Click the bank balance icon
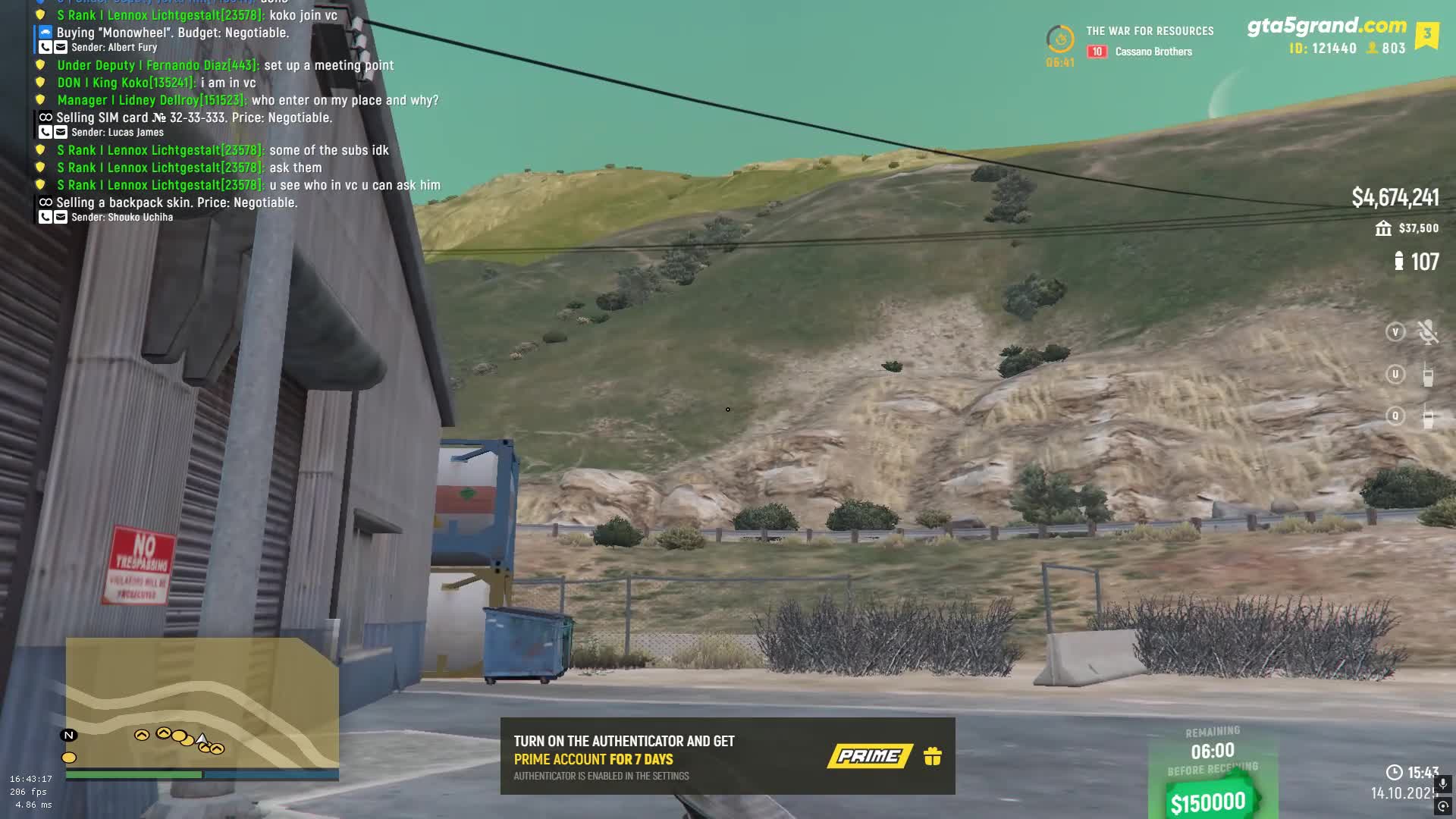The width and height of the screenshot is (1456, 819). point(1383,228)
